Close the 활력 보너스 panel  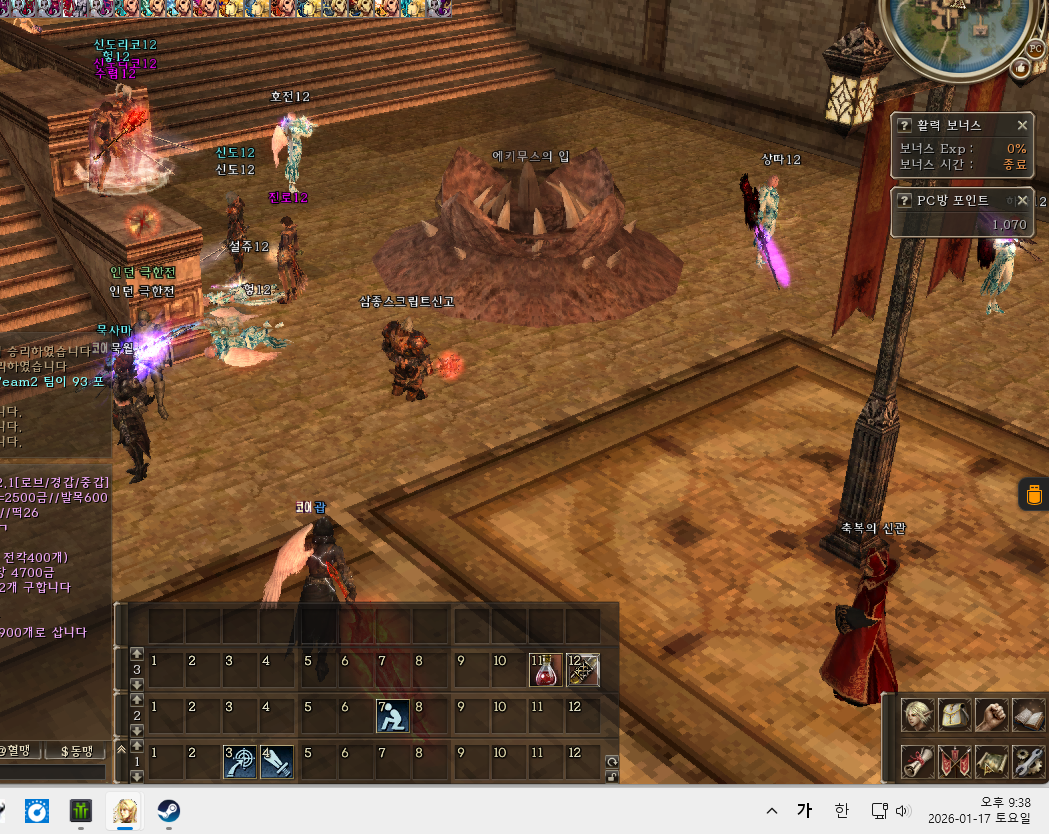click(x=1022, y=125)
